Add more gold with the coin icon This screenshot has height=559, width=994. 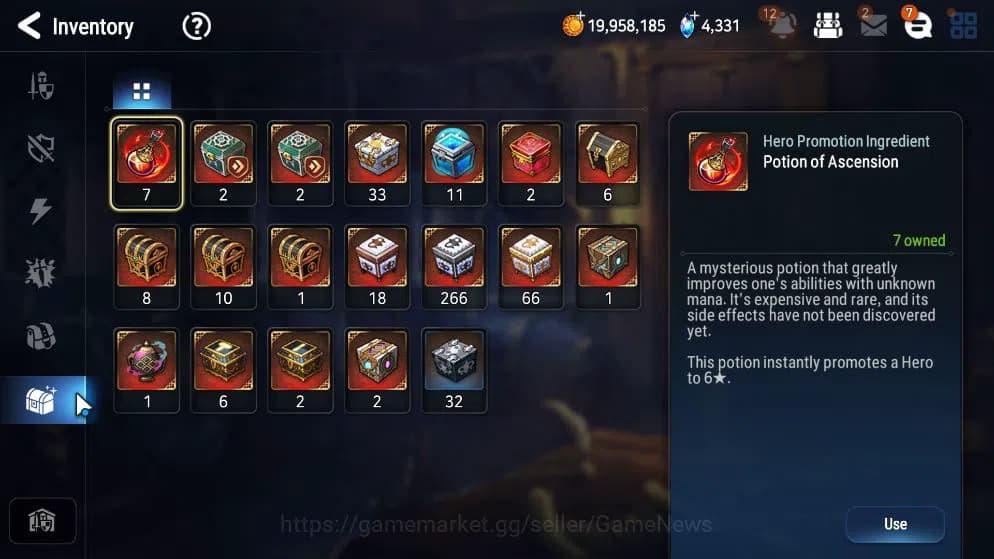[574, 25]
